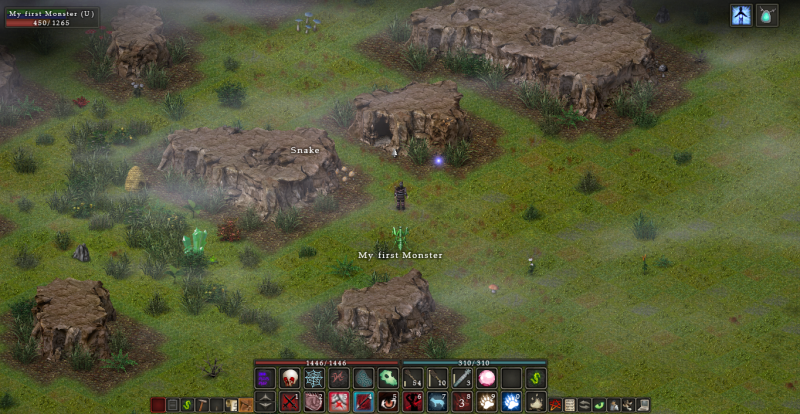Select the "My first Monster" target frame
This screenshot has width=800, height=414.
(52, 17)
